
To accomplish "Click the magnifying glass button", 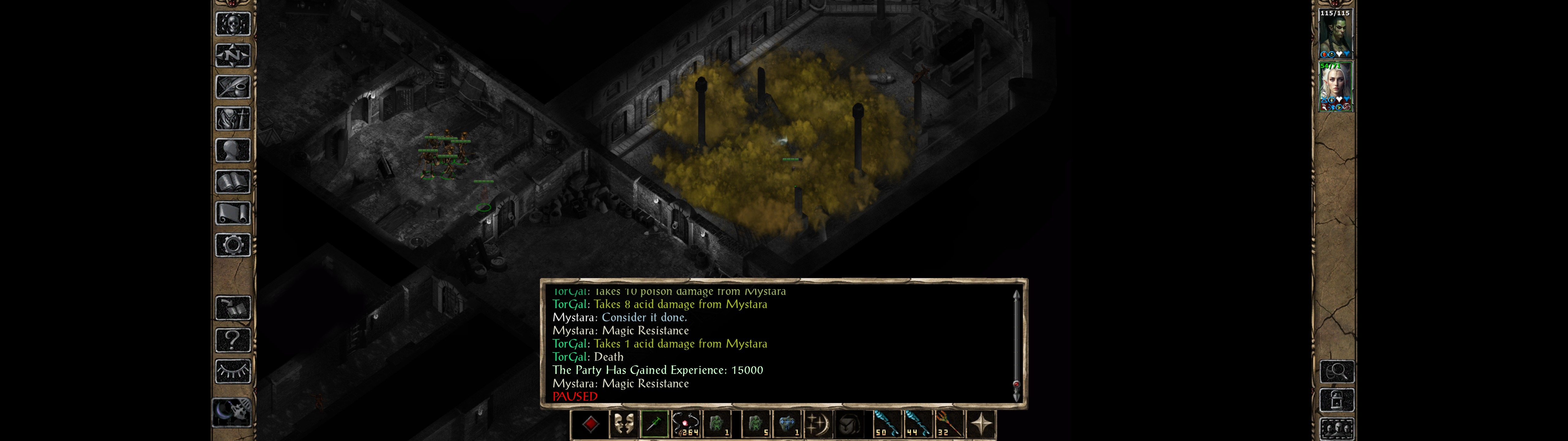I will [x=1336, y=371].
